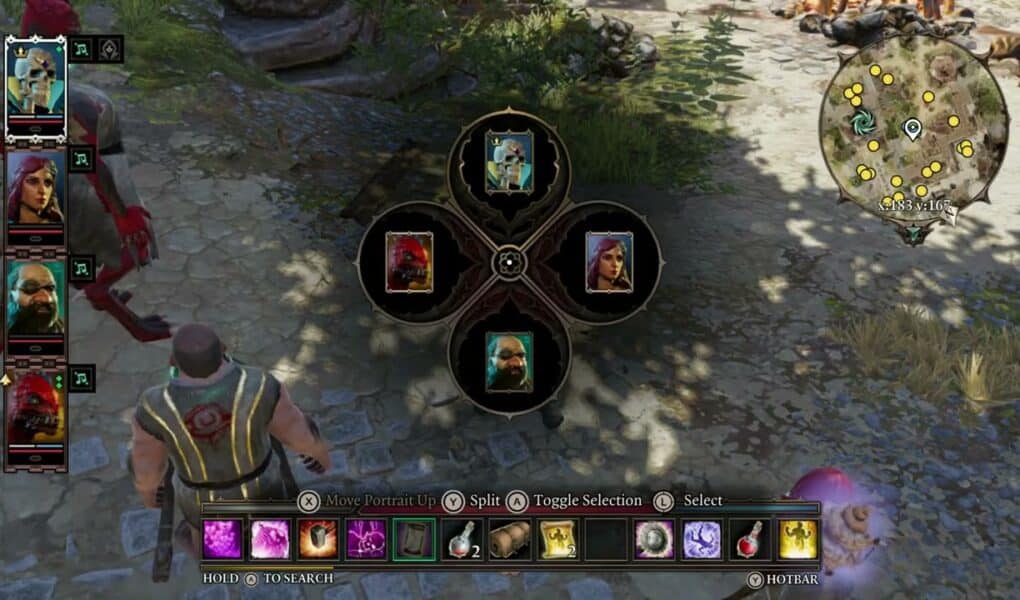The image size is (1020, 600).
Task: Drink the red potion in the hotbar
Action: (x=750, y=540)
